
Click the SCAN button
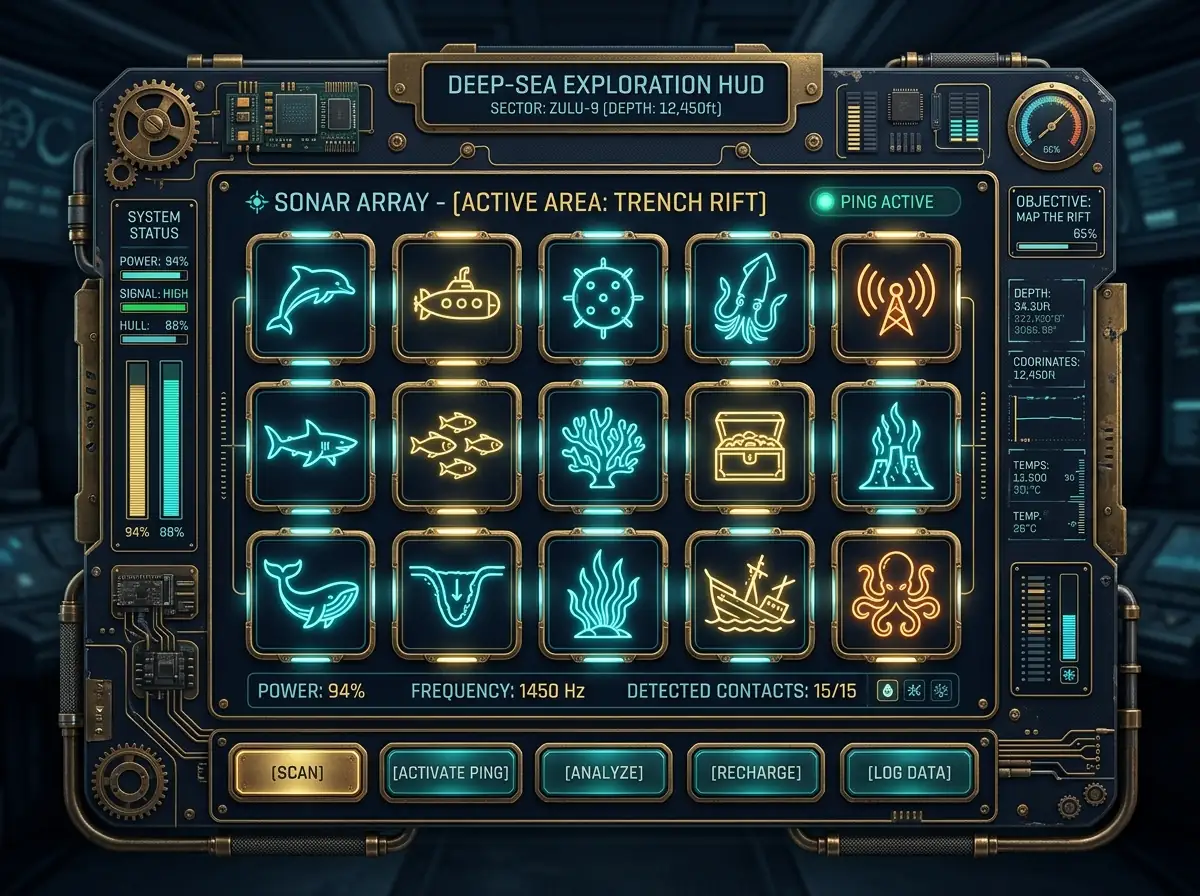coord(297,773)
